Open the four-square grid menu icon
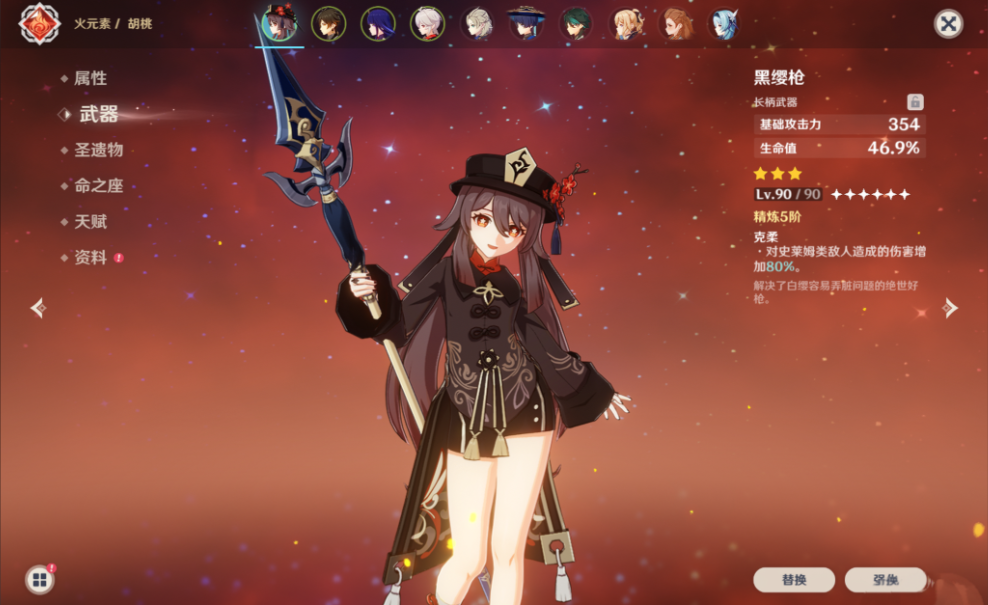 click(x=39, y=580)
